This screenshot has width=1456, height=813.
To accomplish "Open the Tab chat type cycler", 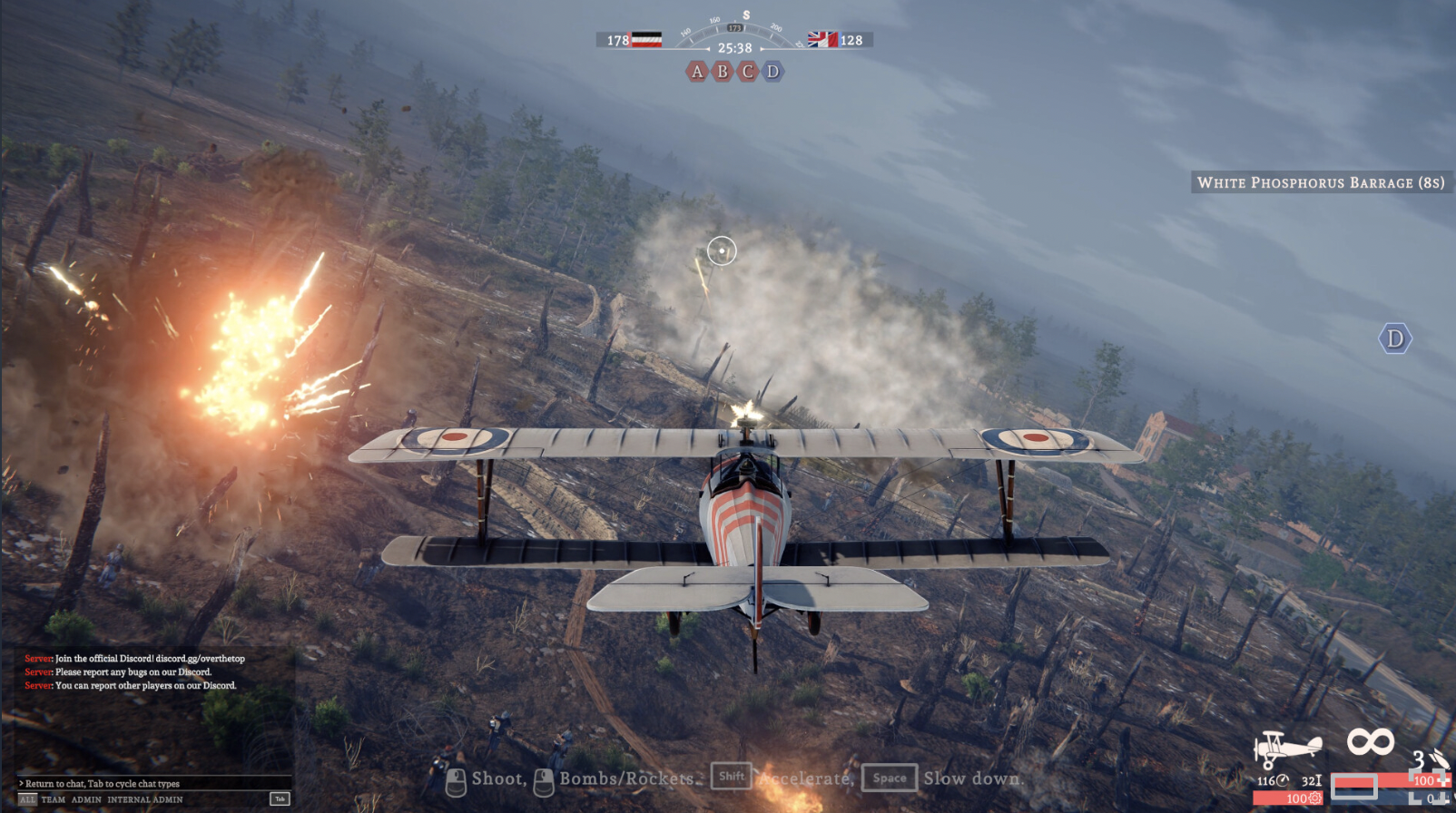I will 280,798.
